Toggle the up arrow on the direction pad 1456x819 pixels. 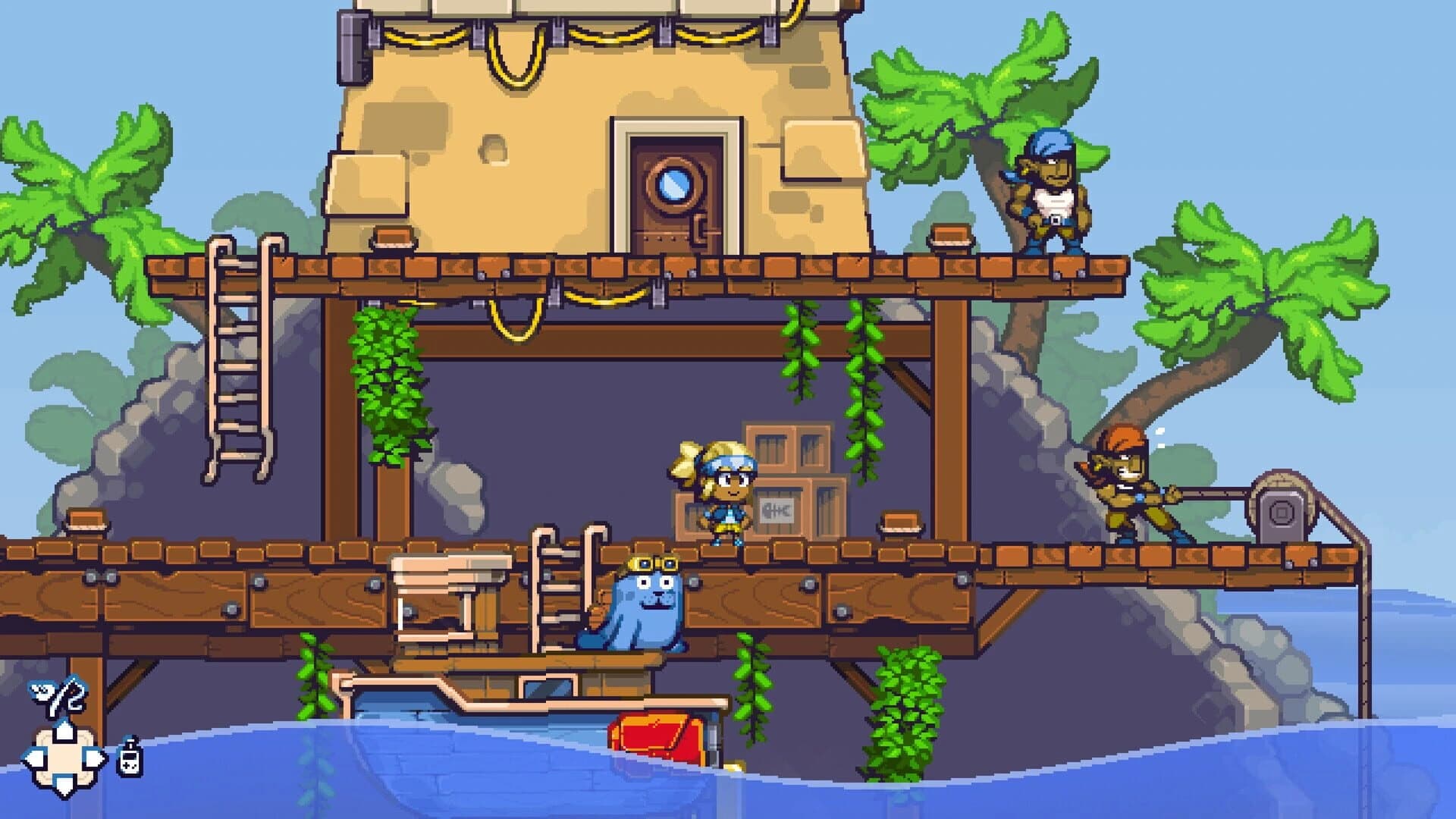click(x=64, y=730)
